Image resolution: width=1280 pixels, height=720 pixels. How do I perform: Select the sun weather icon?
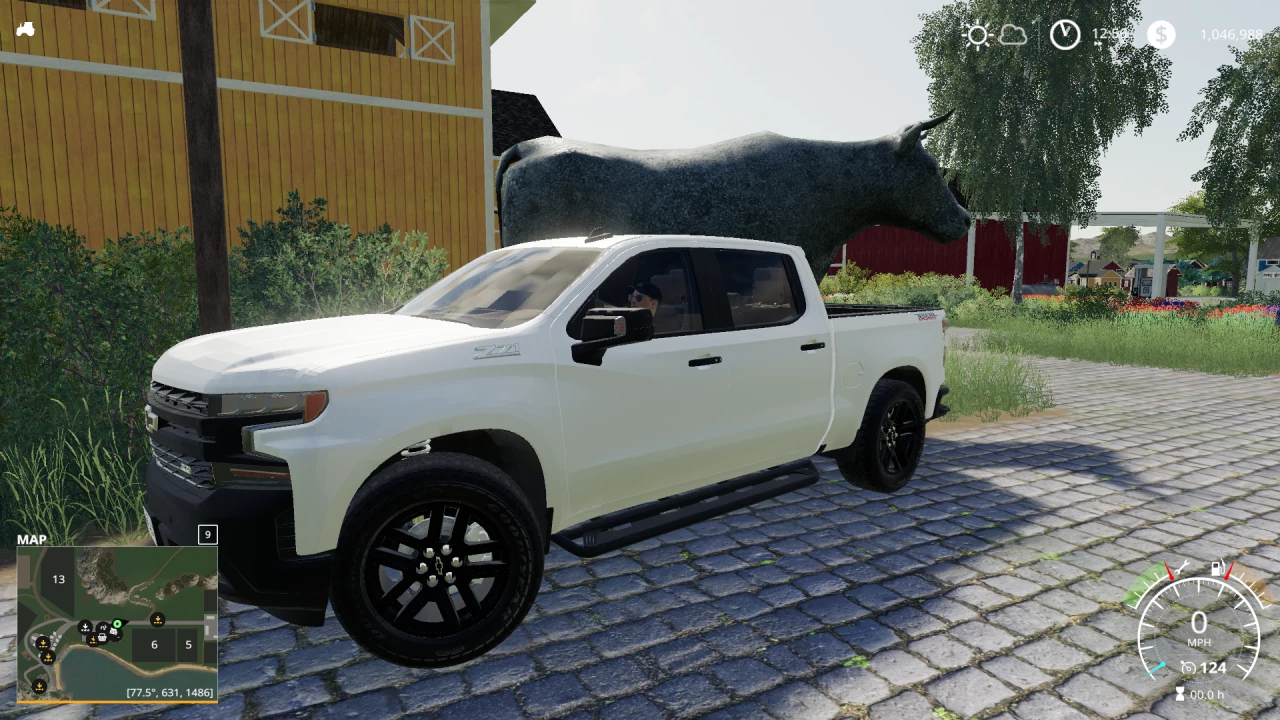[978, 33]
